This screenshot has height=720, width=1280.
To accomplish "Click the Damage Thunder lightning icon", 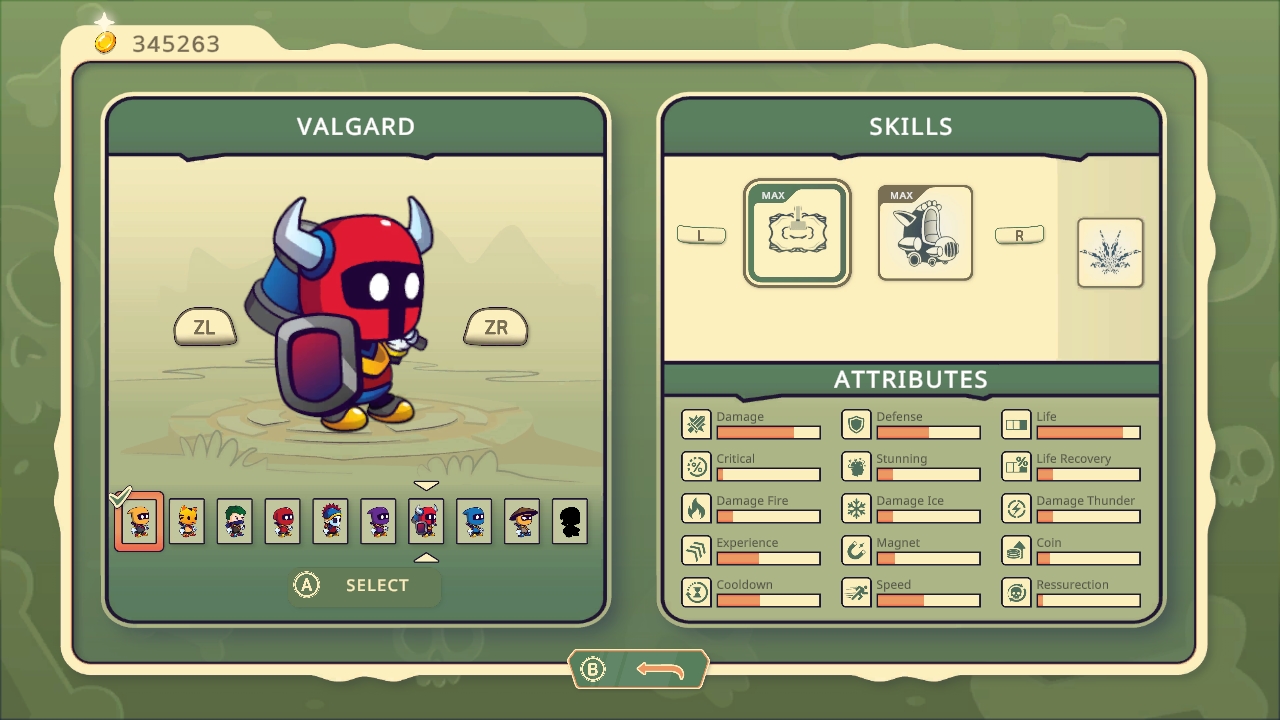I will pyautogui.click(x=1016, y=508).
